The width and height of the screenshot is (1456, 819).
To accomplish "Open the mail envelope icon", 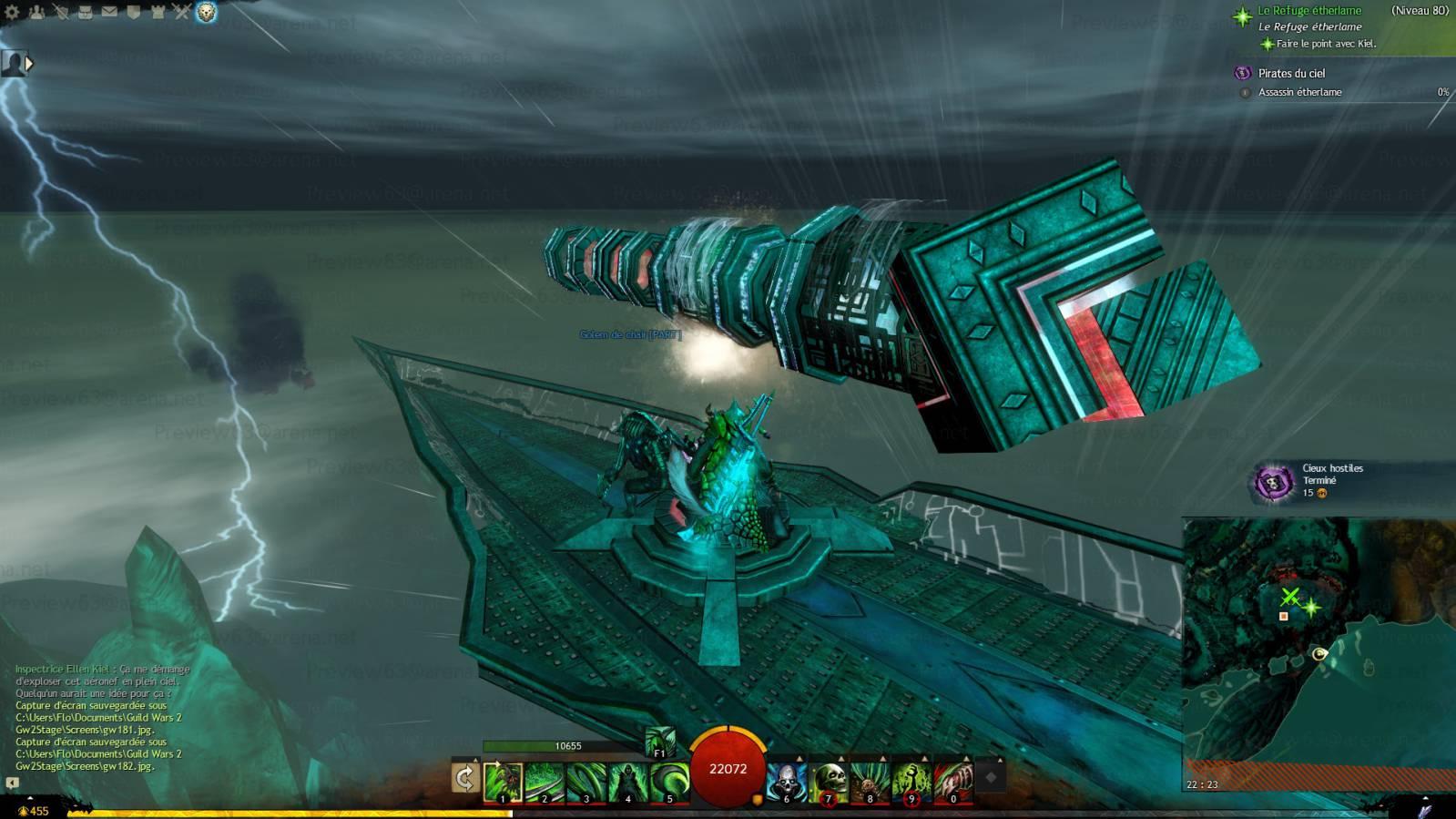I will point(109,12).
